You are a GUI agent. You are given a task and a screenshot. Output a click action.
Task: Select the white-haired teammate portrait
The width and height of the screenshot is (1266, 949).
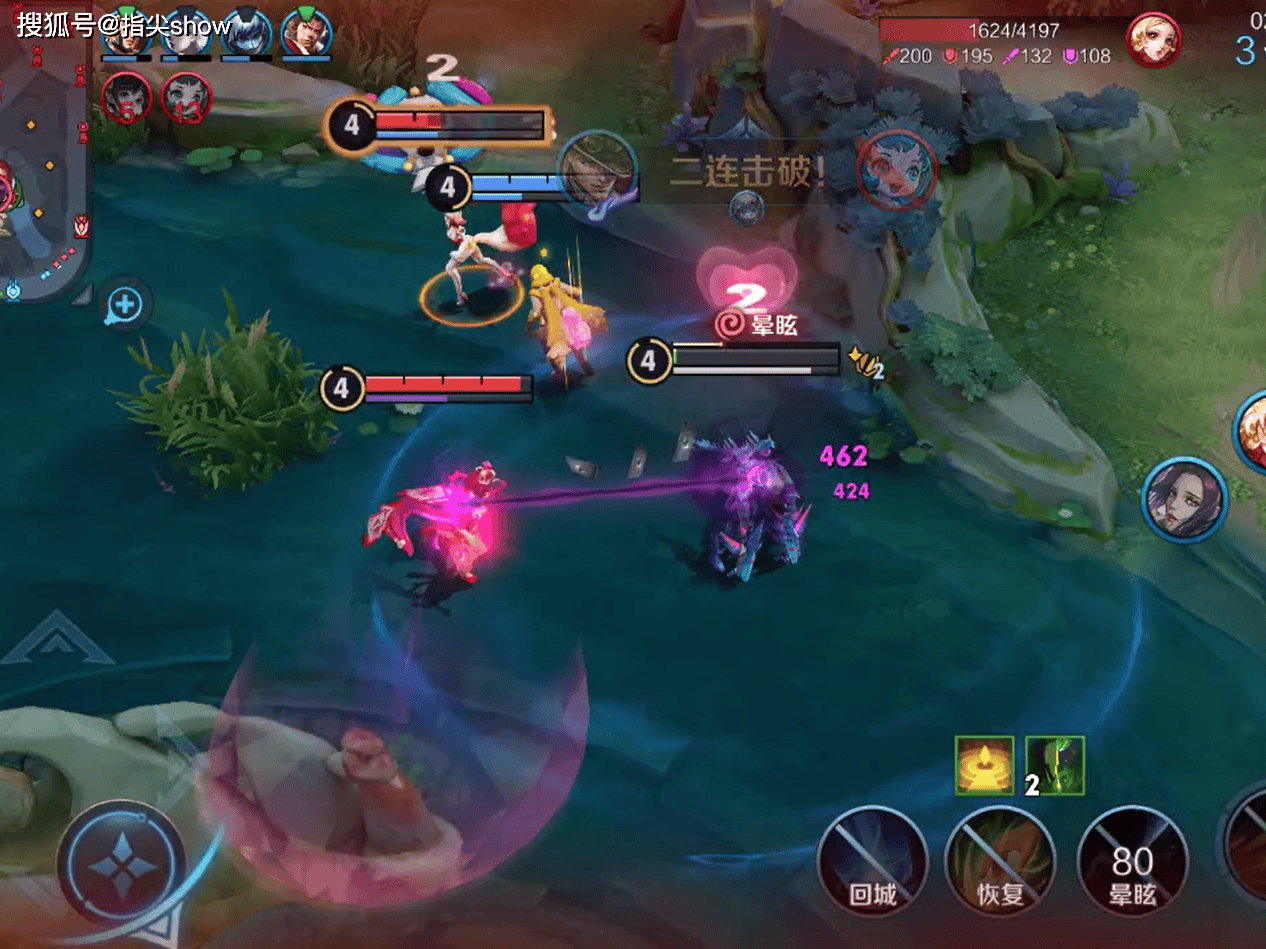click(x=186, y=32)
